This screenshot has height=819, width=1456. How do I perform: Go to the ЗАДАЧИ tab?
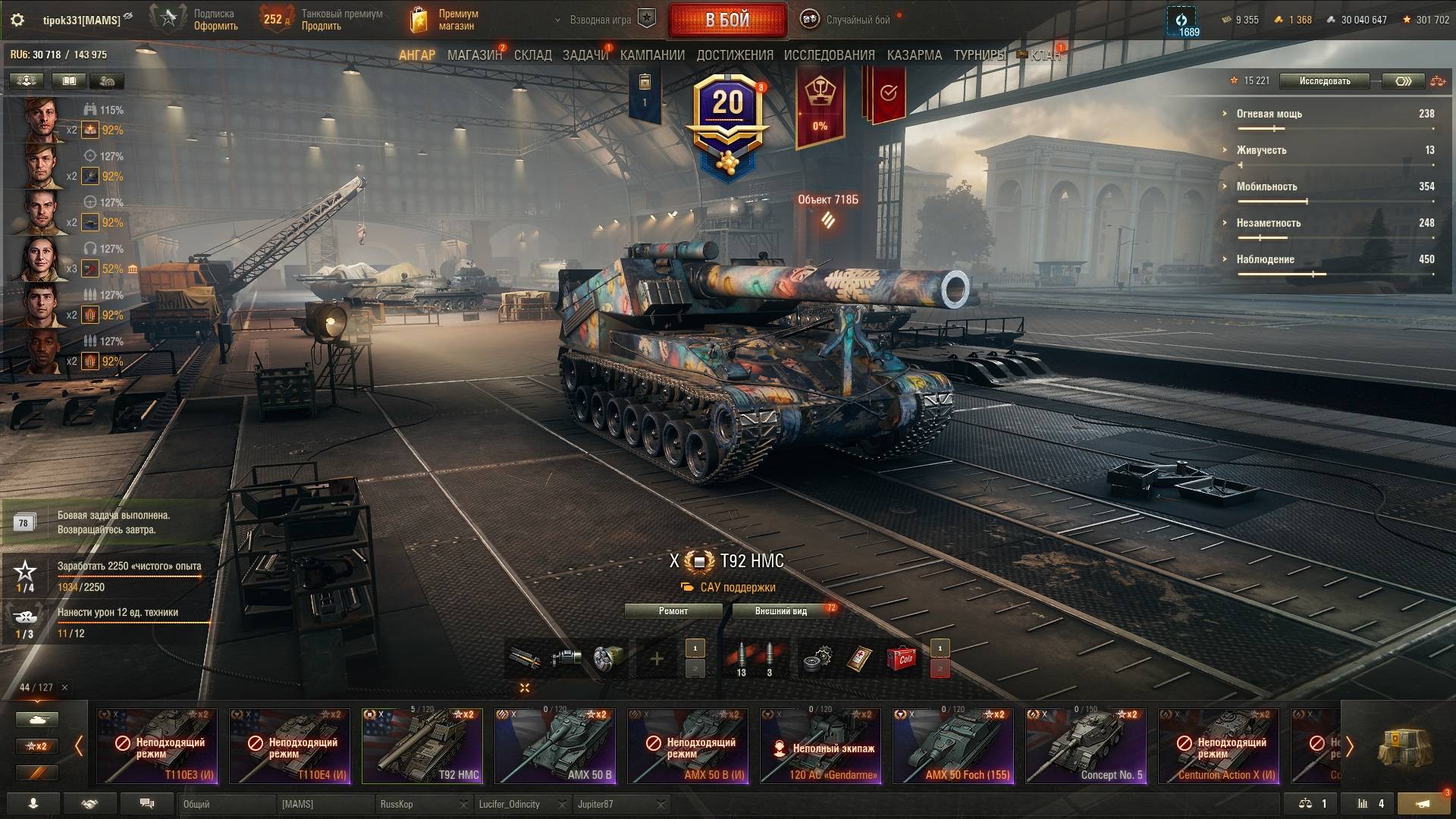click(x=585, y=55)
